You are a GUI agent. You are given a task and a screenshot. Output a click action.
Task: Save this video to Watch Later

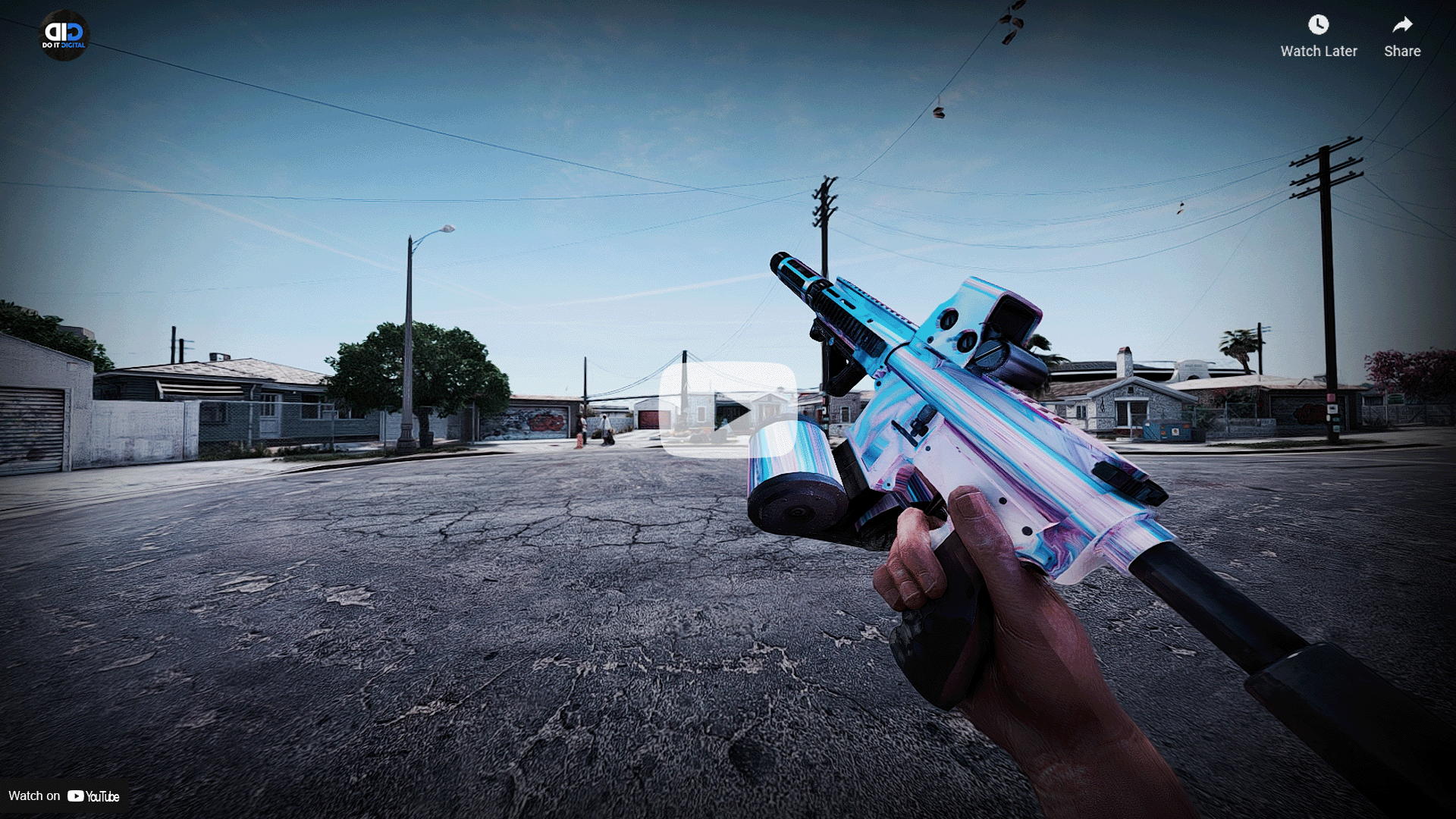pos(1318,34)
